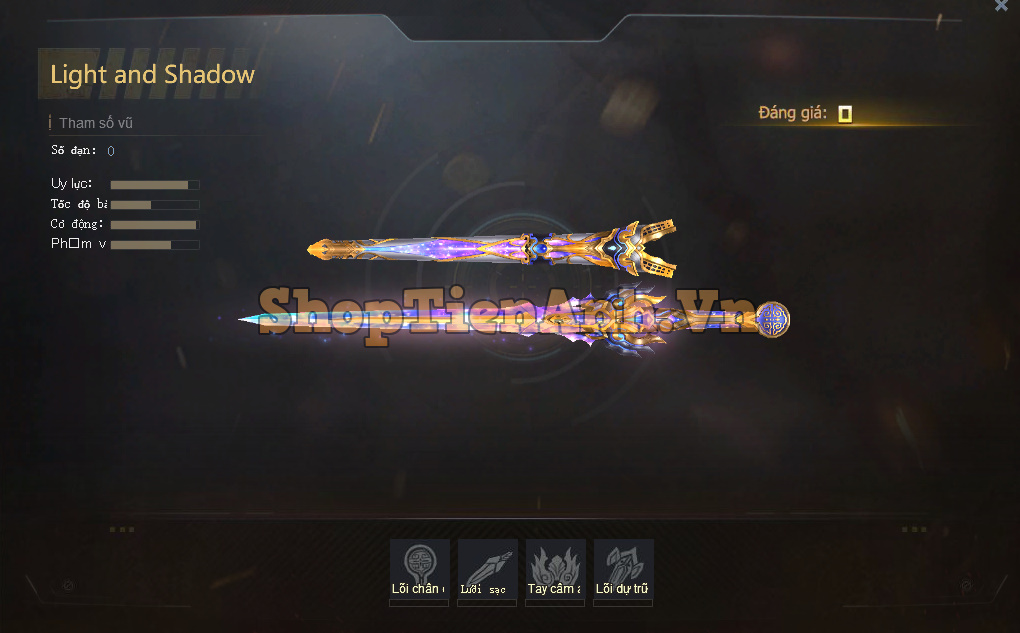The height and width of the screenshot is (633, 1020).
Task: Open the Tay cầm handle slot
Action: point(555,569)
